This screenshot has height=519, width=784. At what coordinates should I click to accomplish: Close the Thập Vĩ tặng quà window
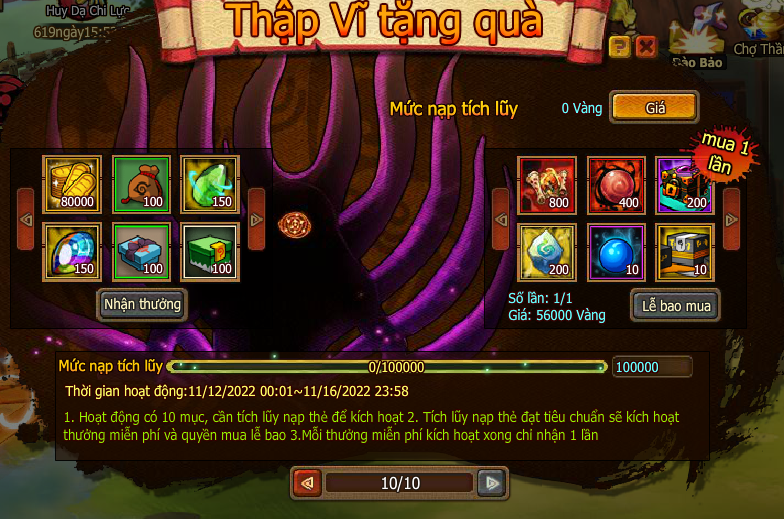646,46
